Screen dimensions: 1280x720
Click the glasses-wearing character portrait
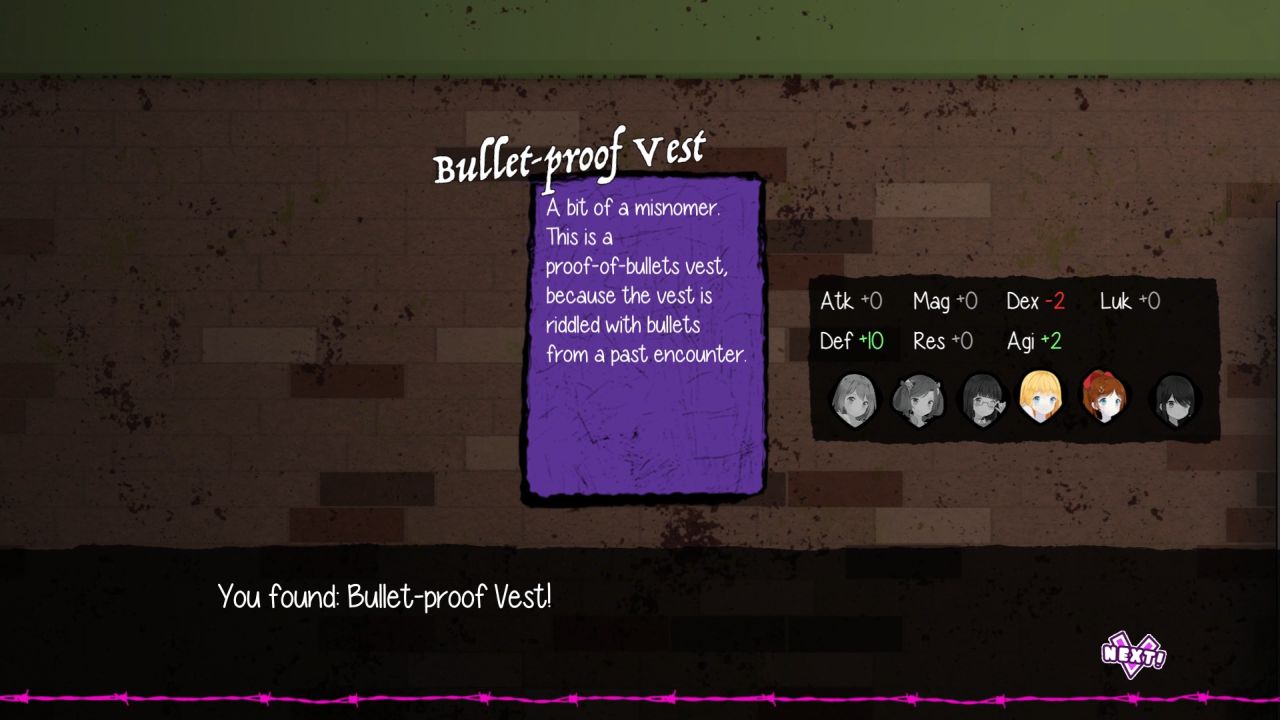point(983,398)
